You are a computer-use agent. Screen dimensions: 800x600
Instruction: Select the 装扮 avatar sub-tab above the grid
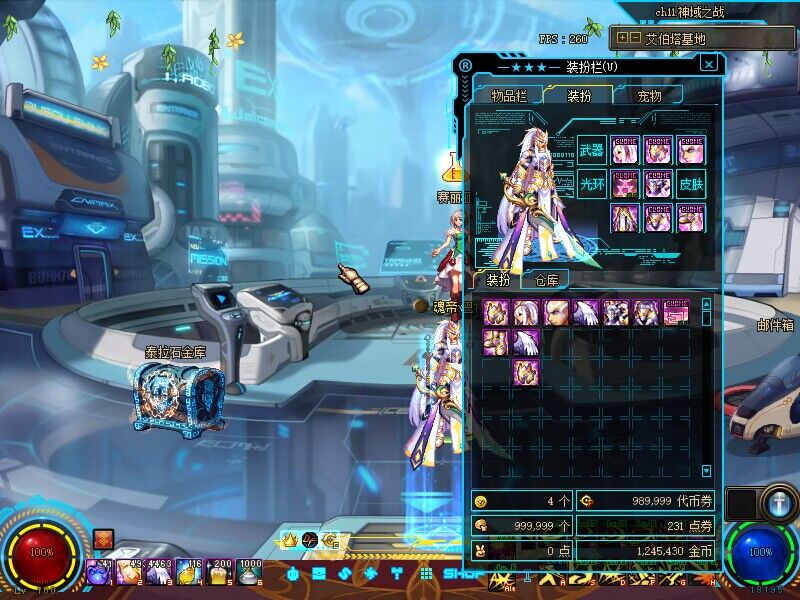tap(498, 280)
